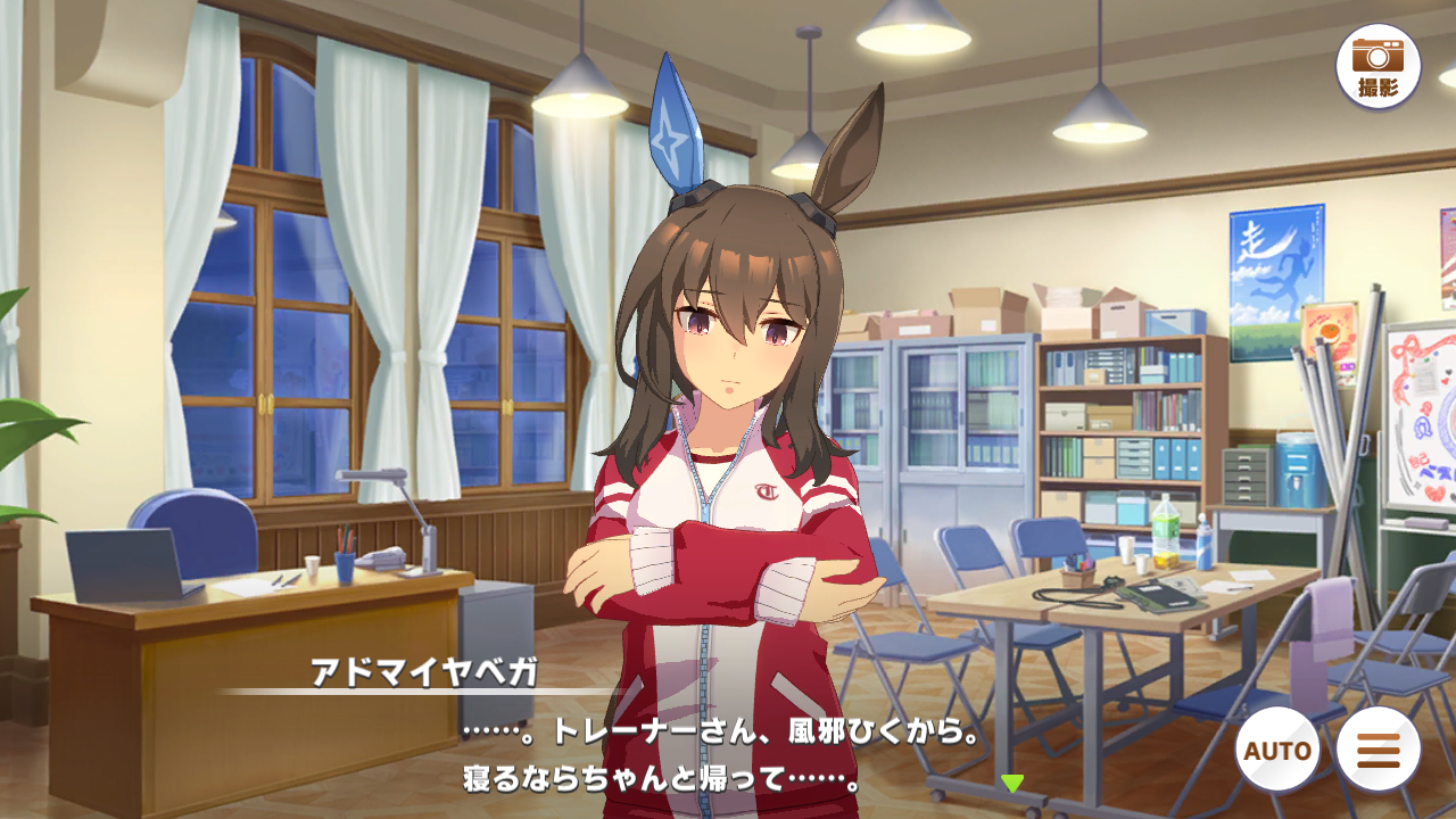Open the three-line hamburger menu
This screenshot has width=1456, height=819.
click(1379, 750)
